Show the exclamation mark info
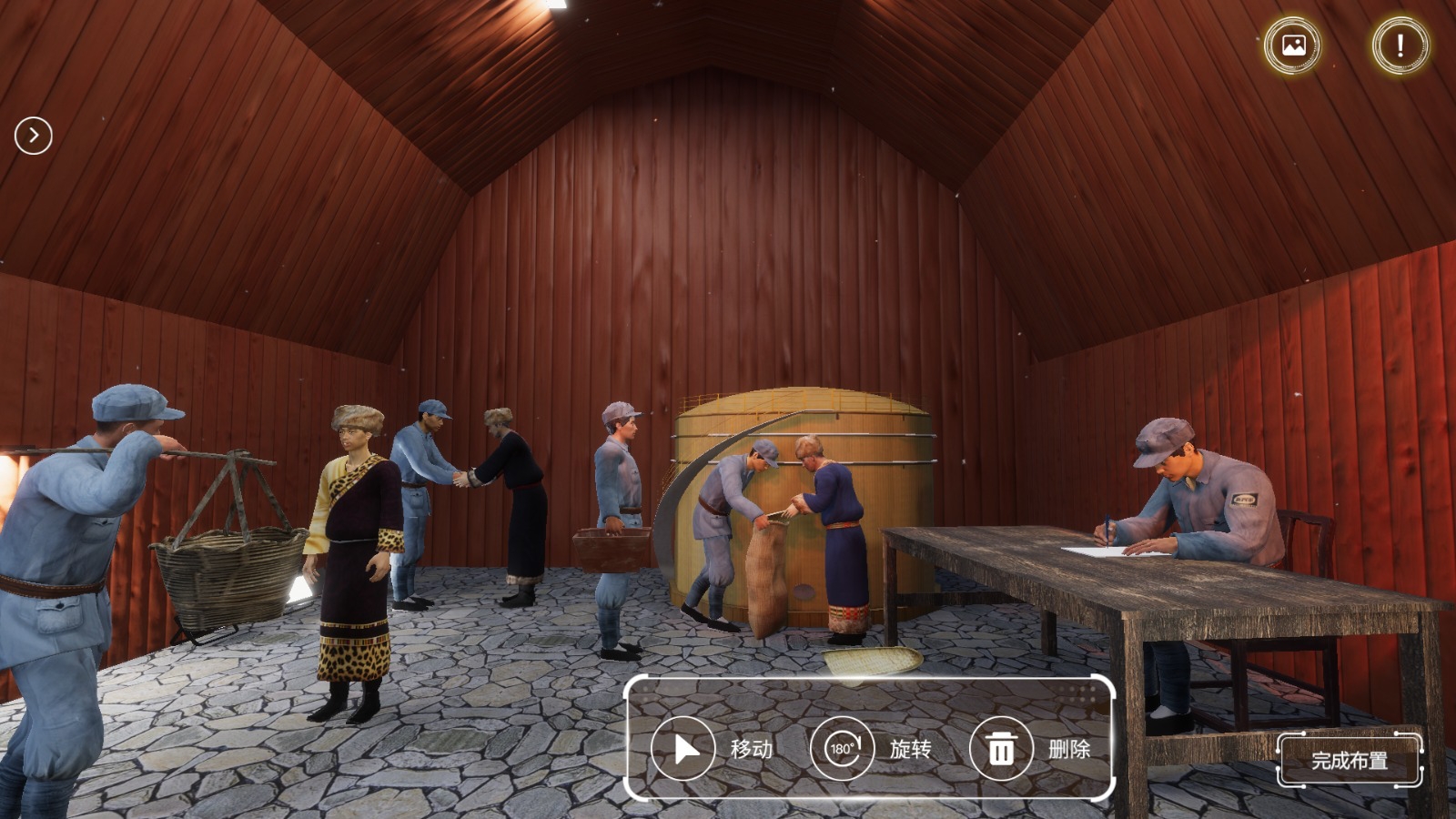This screenshot has height=819, width=1456. tap(1400, 45)
